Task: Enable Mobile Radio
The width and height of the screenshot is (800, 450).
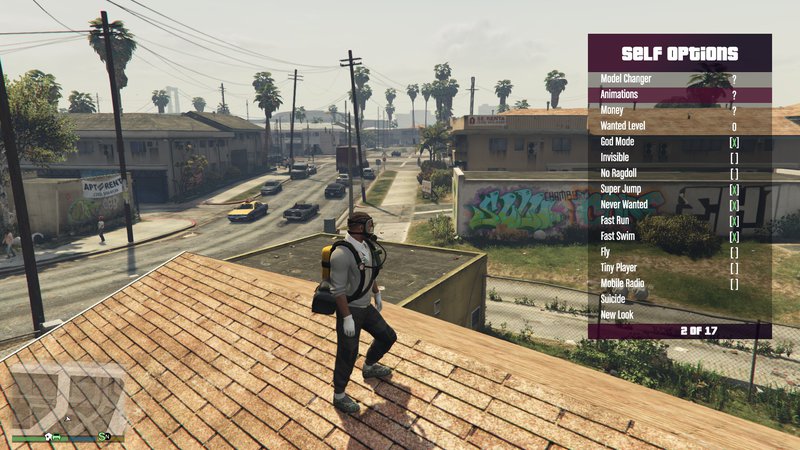Action: click(734, 284)
